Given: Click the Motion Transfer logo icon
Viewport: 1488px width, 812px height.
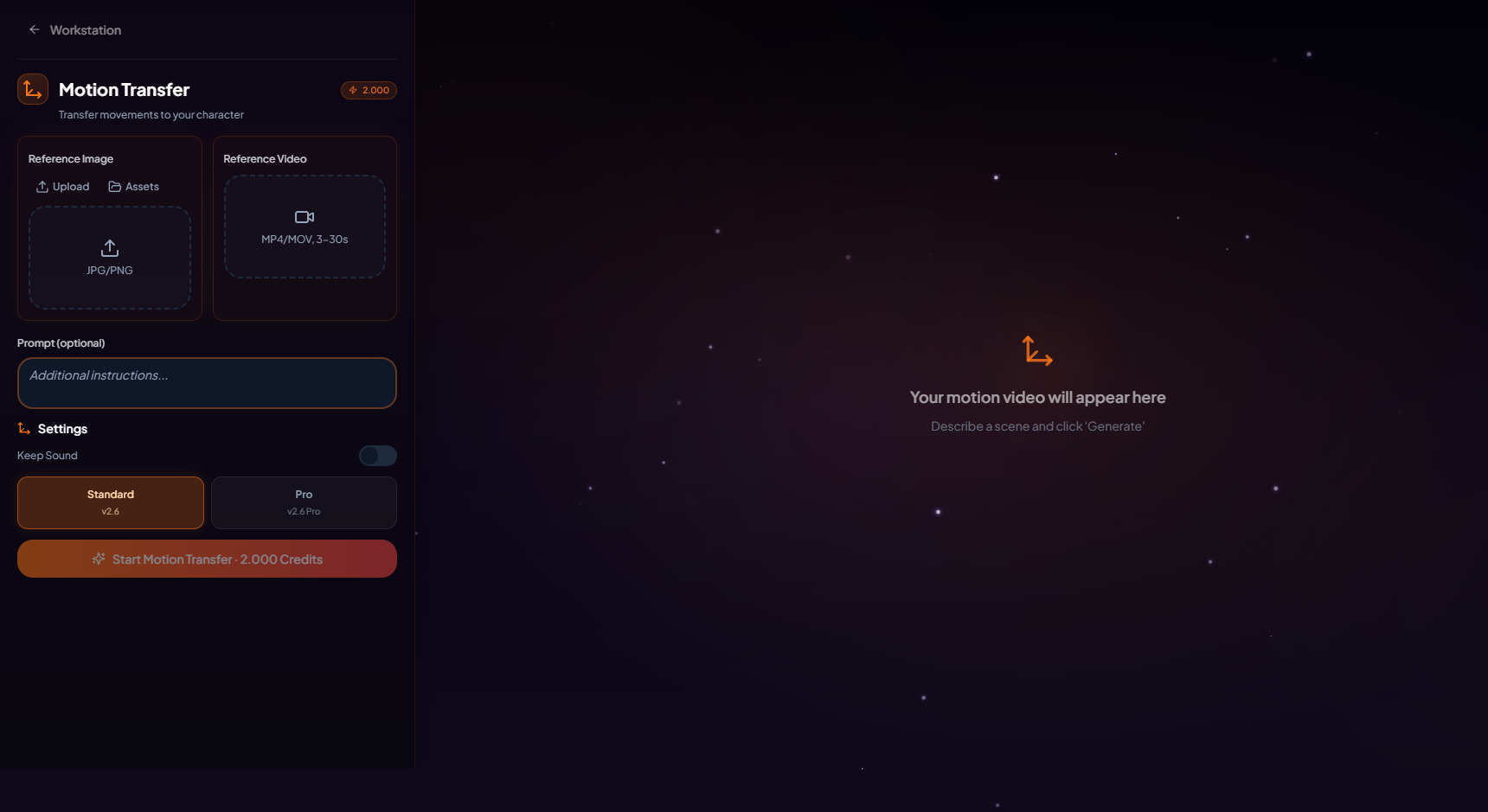Looking at the screenshot, I should click(x=33, y=89).
